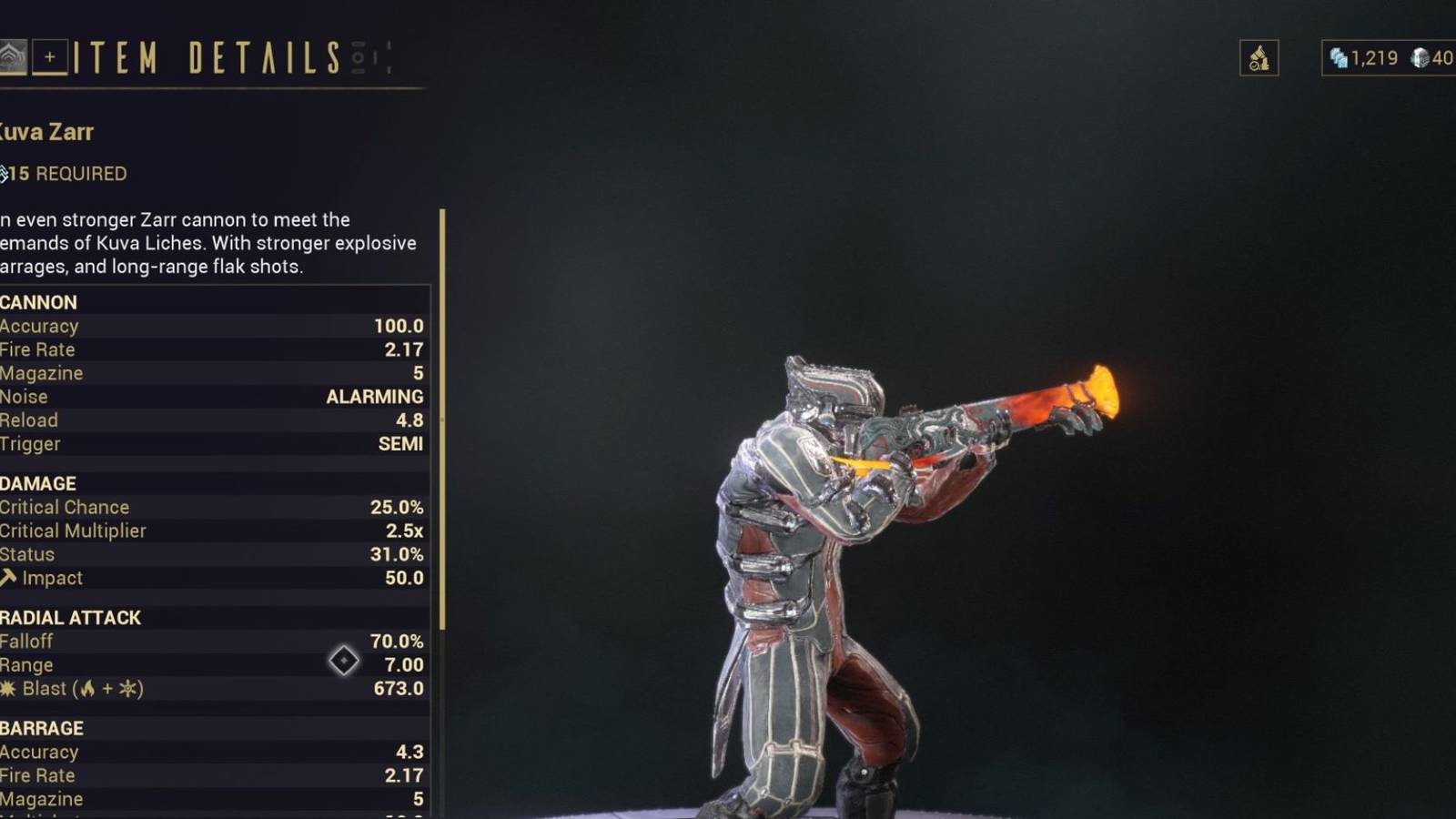Click the player emblem icon beside Item Details
This screenshot has width=1456, height=819.
[12, 58]
